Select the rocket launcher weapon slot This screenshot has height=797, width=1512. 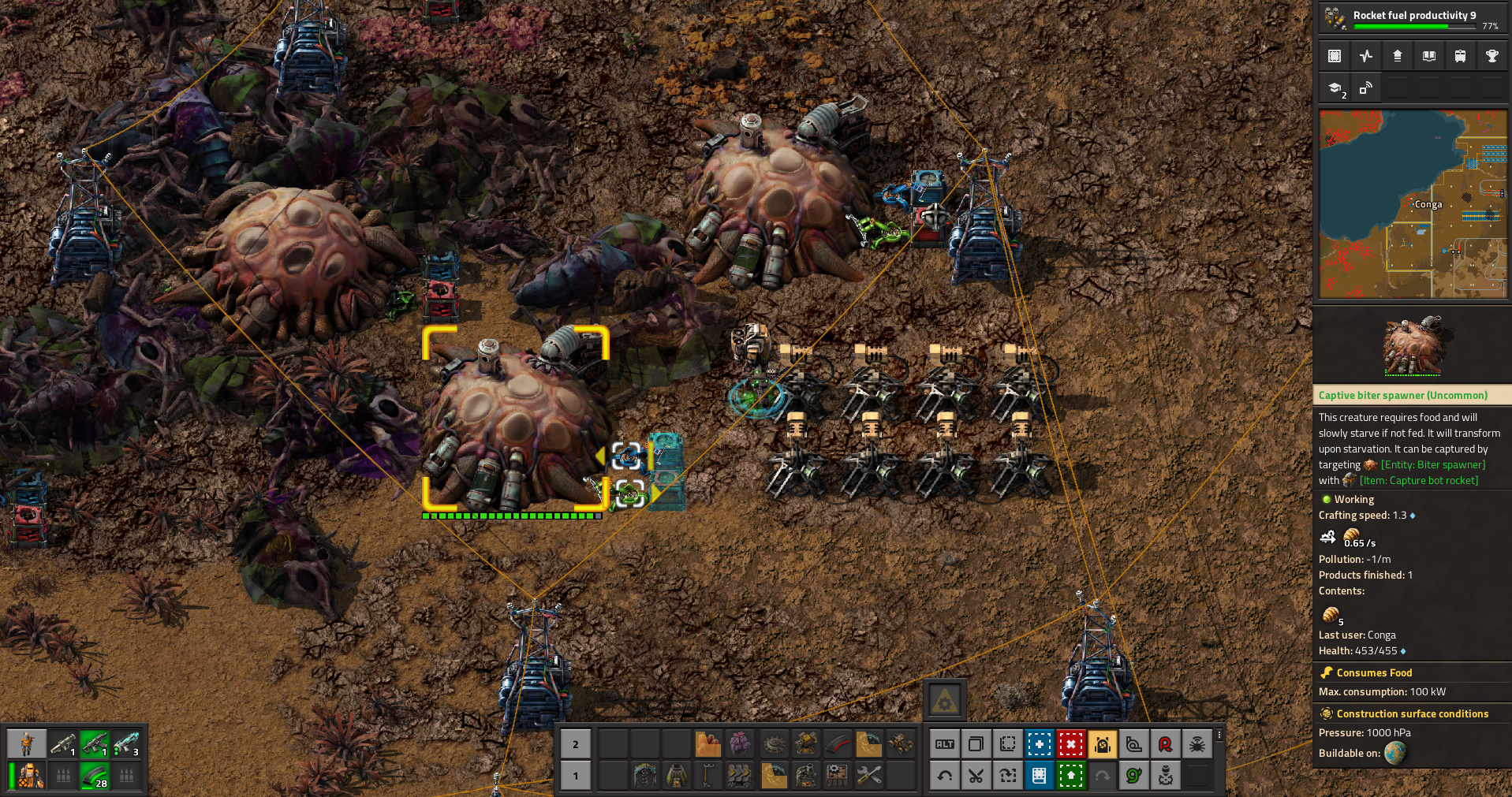63,743
